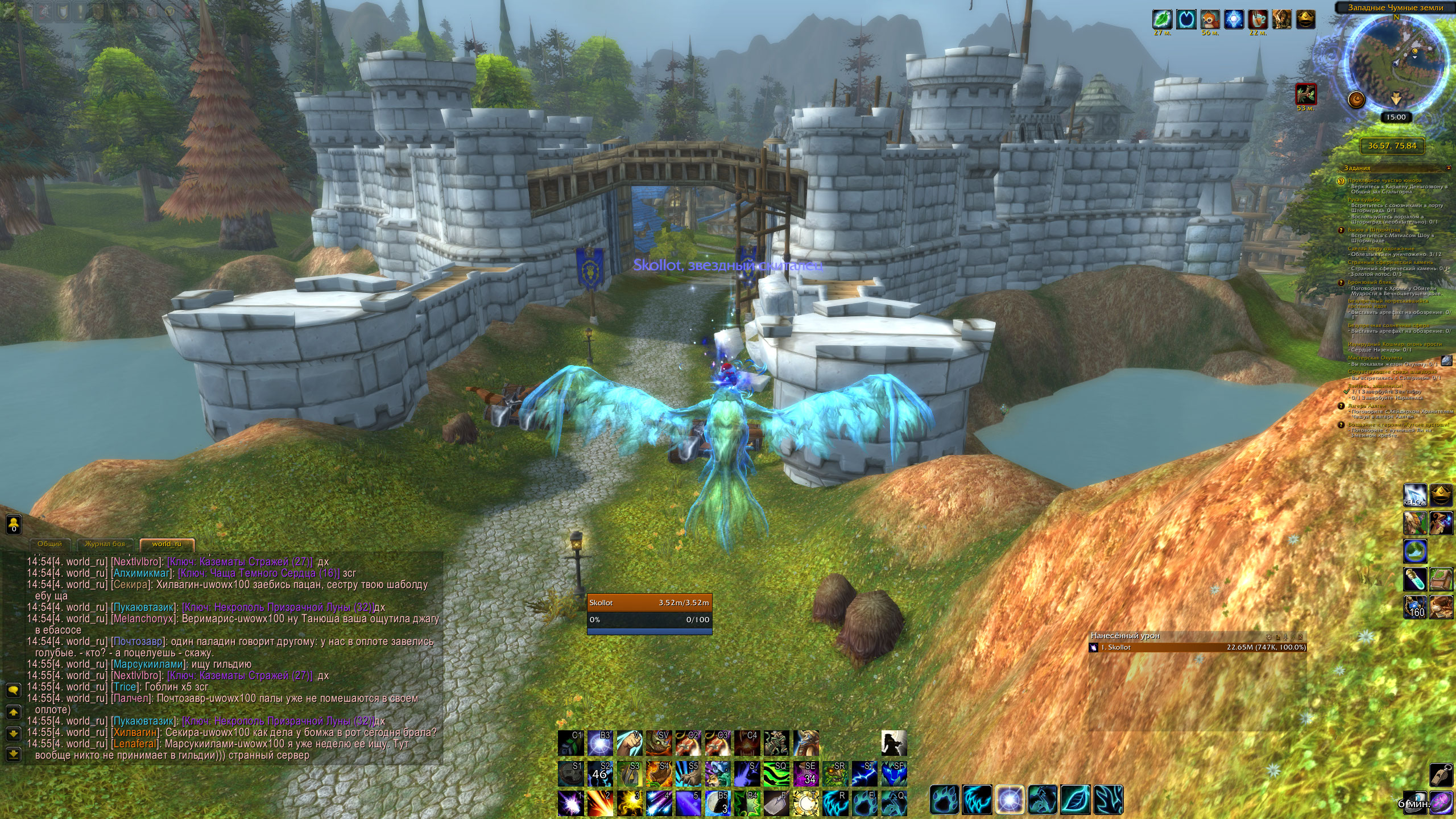1456x819 pixels.
Task: Use the whistle item icon
Action: click(1440, 775)
